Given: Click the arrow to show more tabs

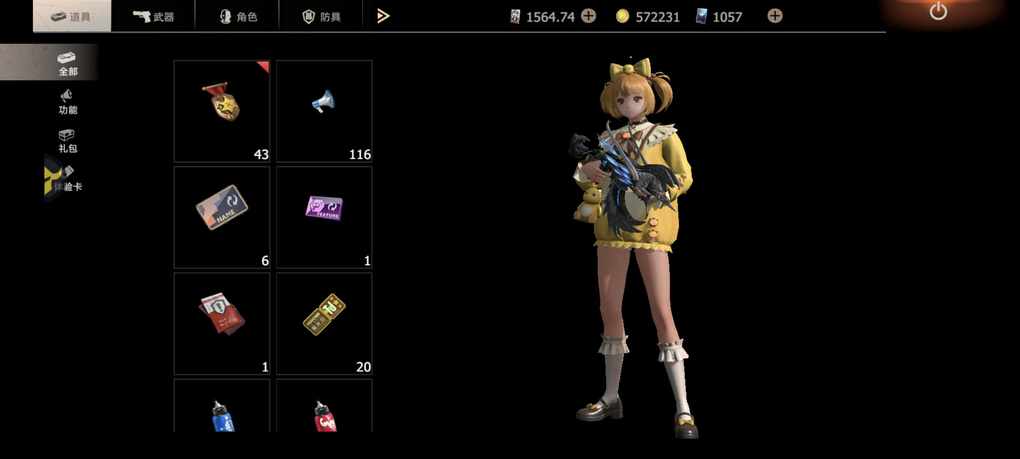Looking at the screenshot, I should (x=383, y=16).
